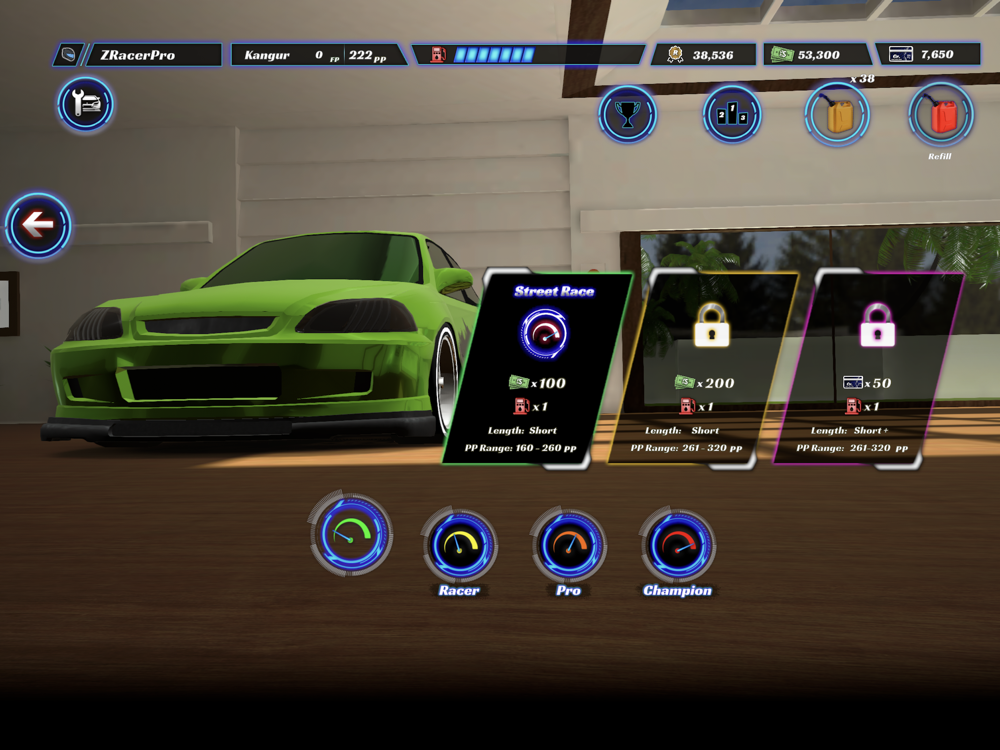The image size is (1000, 750).
Task: Go back using the arrow button
Action: (x=38, y=226)
